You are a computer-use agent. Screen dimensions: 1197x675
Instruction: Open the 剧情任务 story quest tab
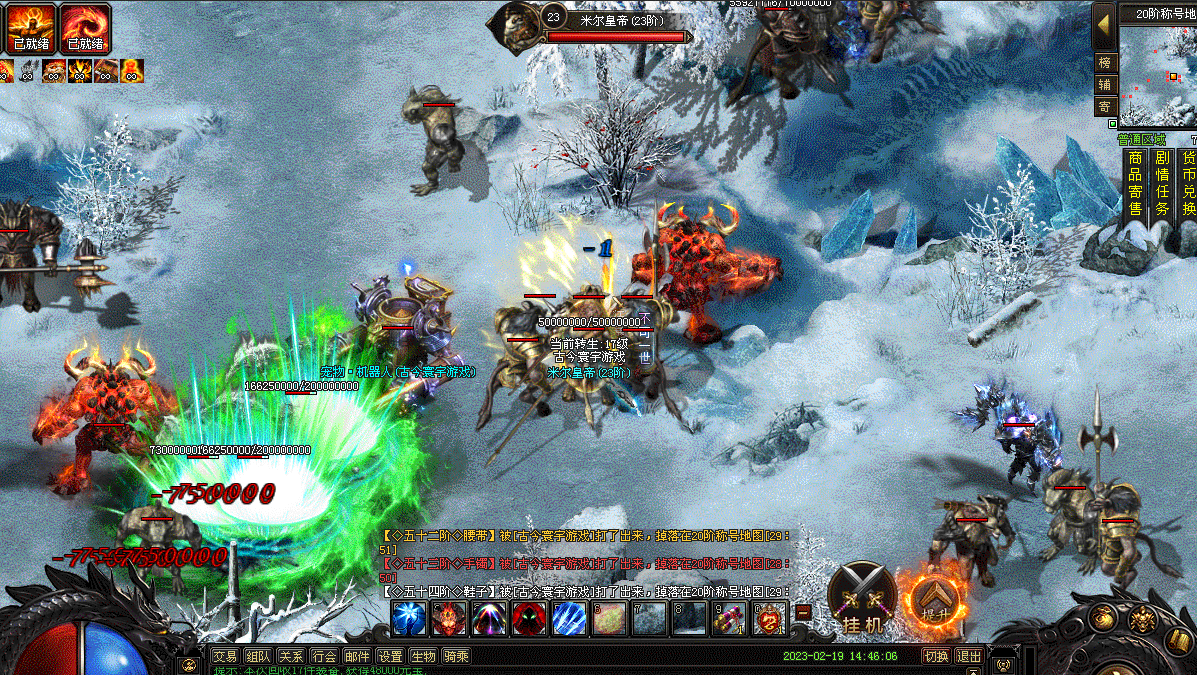1162,183
